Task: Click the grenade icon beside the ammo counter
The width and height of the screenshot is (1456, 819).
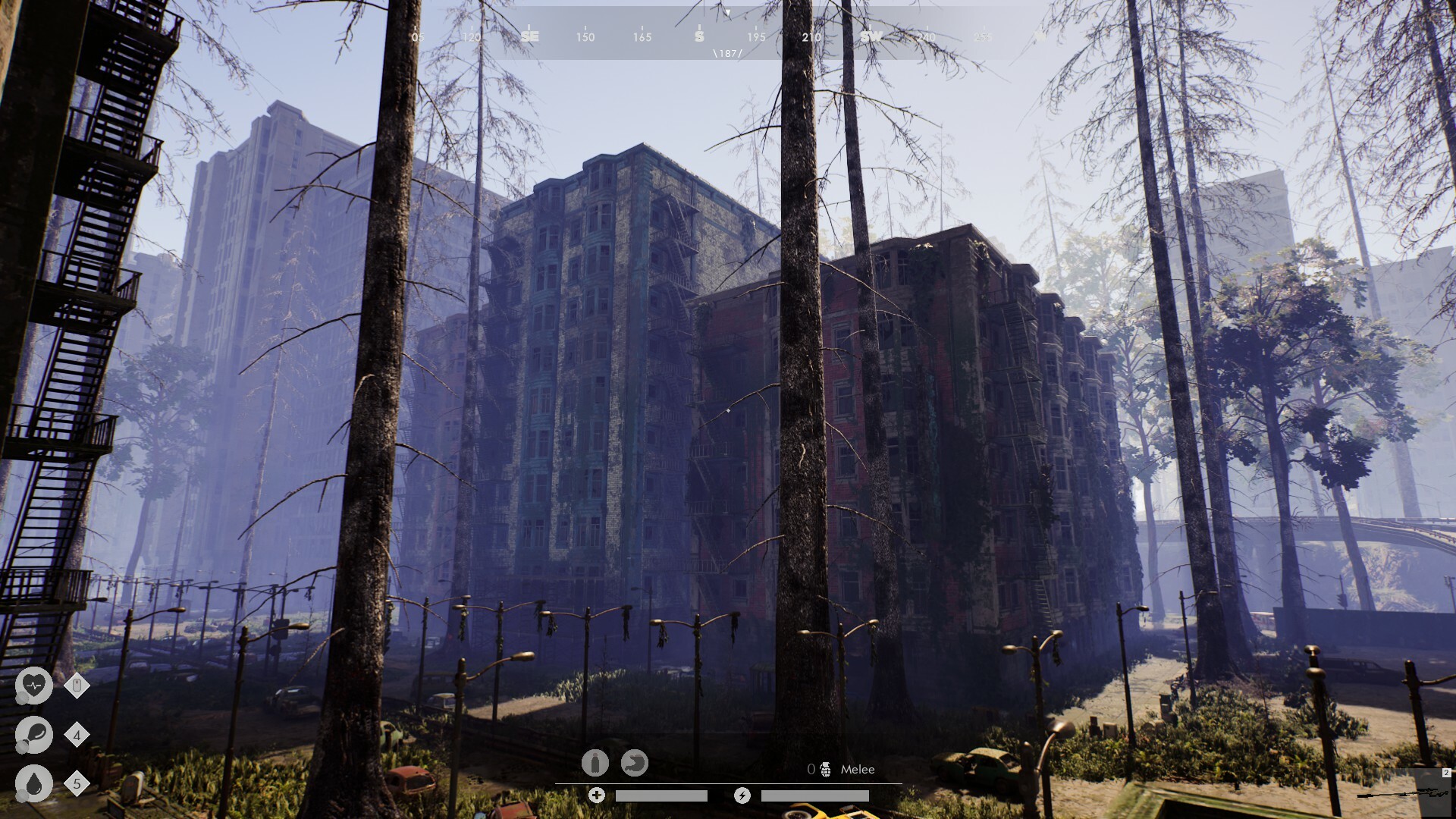Action: coord(826,769)
